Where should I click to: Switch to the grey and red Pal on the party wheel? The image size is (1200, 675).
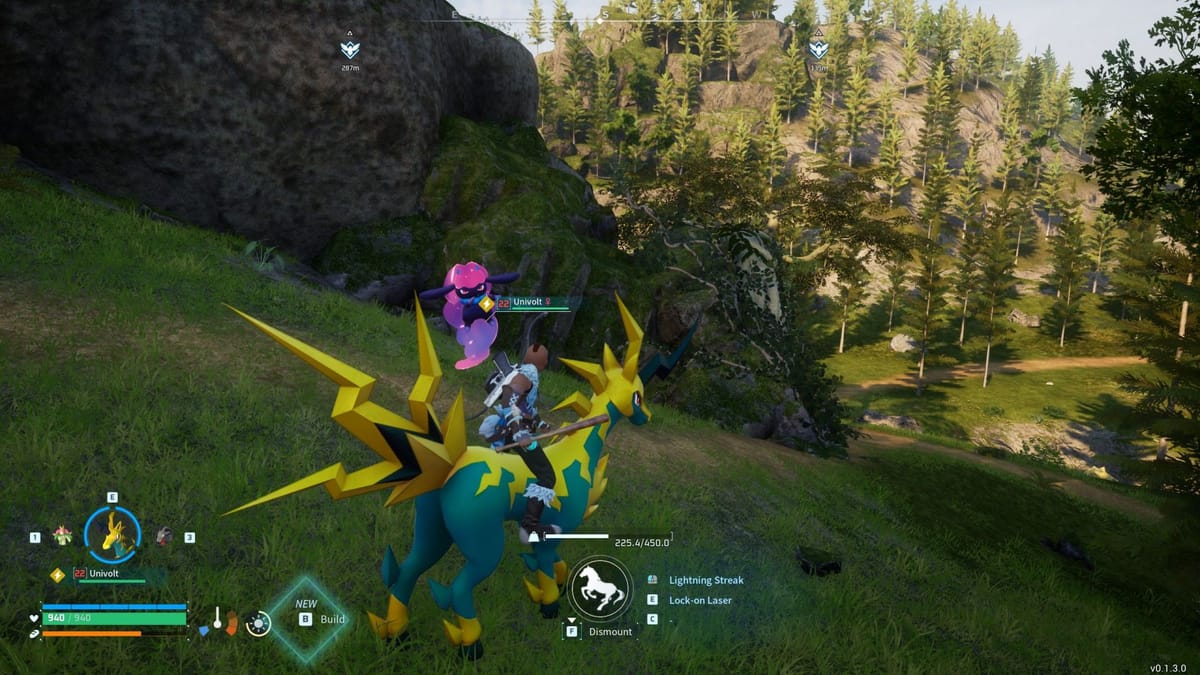163,536
